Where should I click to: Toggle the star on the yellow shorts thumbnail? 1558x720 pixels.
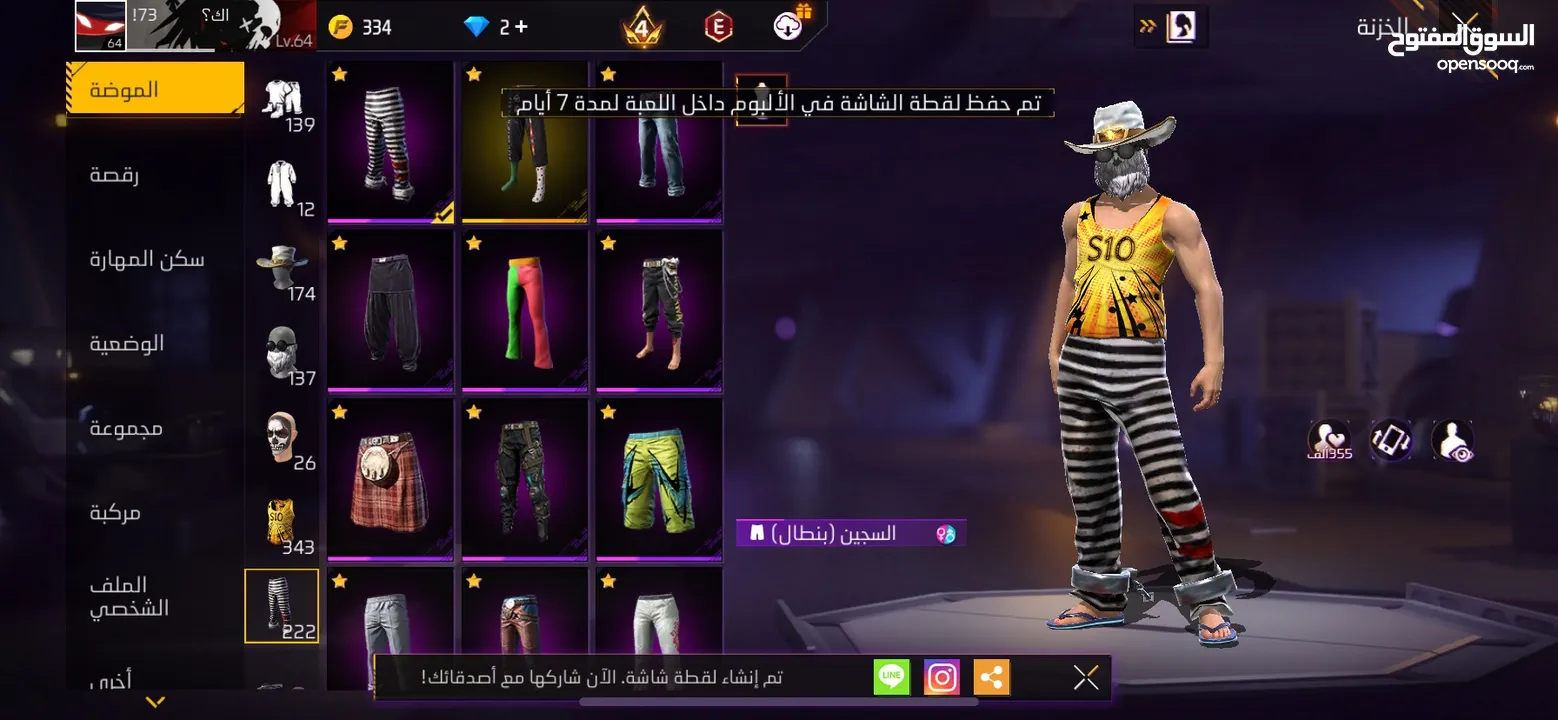click(608, 410)
